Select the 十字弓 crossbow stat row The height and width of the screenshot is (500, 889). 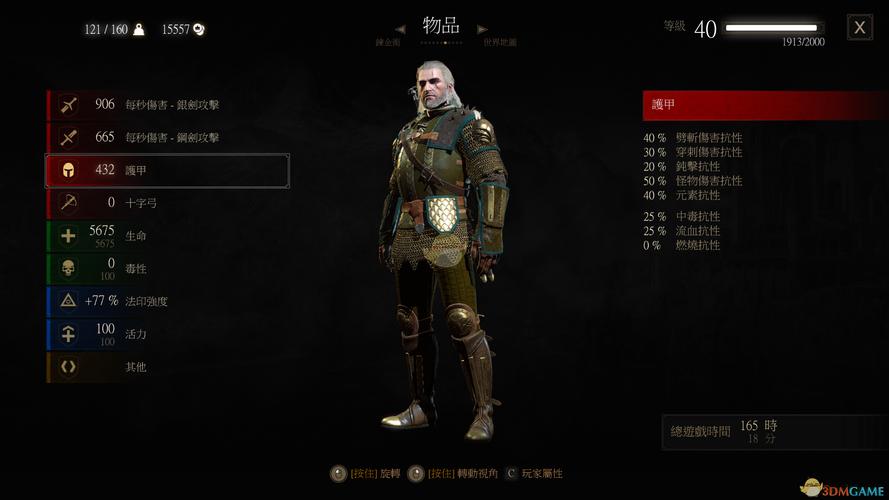(x=167, y=203)
